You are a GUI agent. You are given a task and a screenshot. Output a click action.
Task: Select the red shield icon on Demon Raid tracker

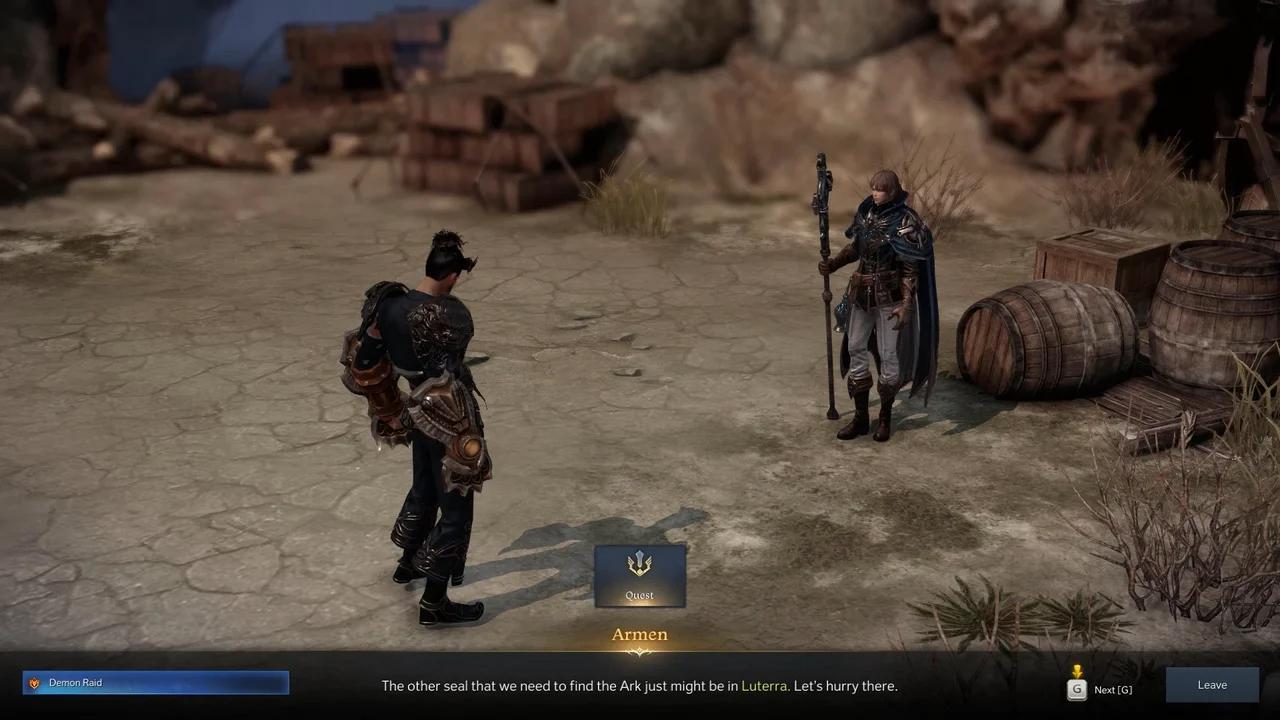tap(34, 682)
